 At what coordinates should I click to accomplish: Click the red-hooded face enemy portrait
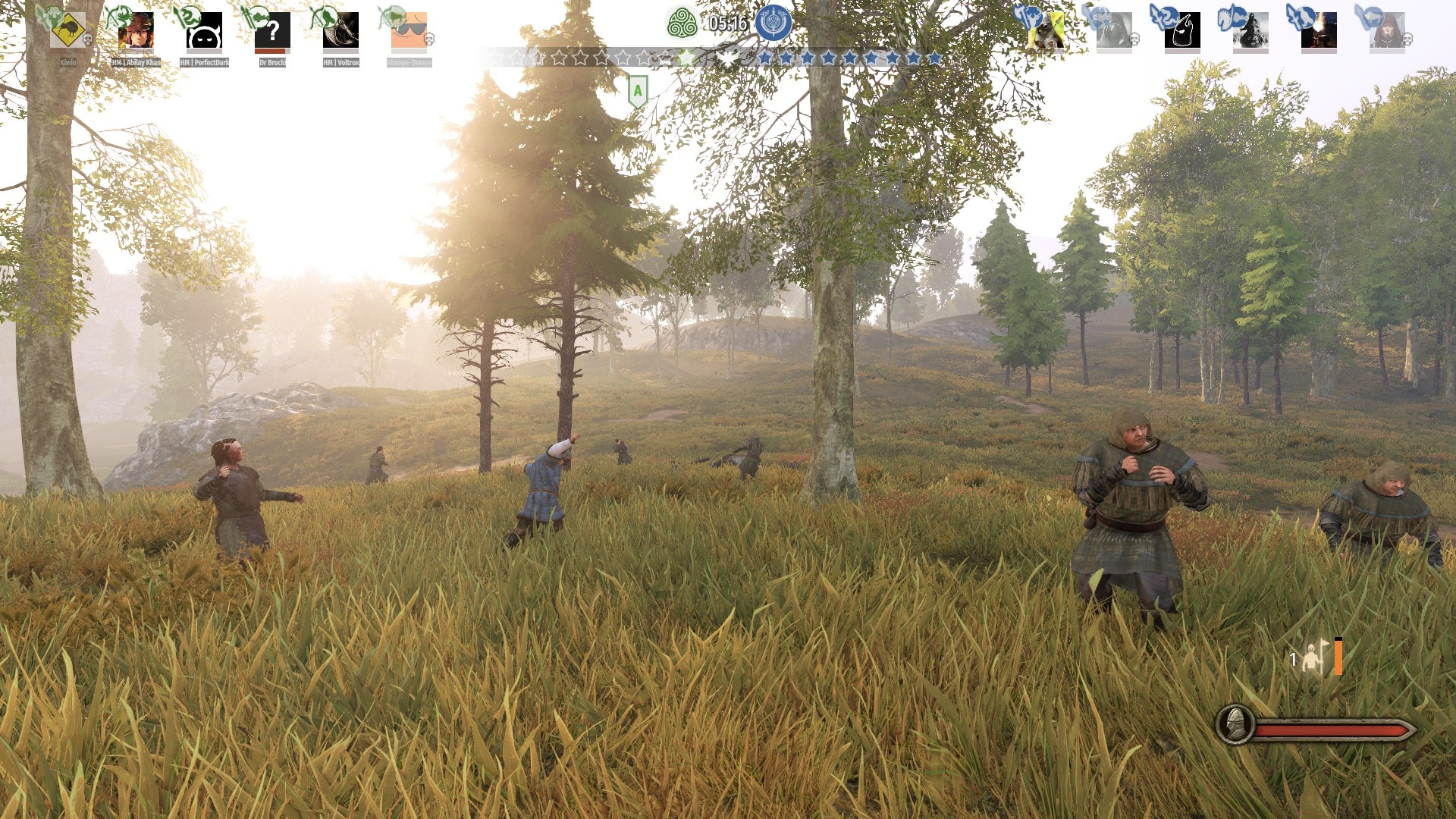[x=1387, y=30]
